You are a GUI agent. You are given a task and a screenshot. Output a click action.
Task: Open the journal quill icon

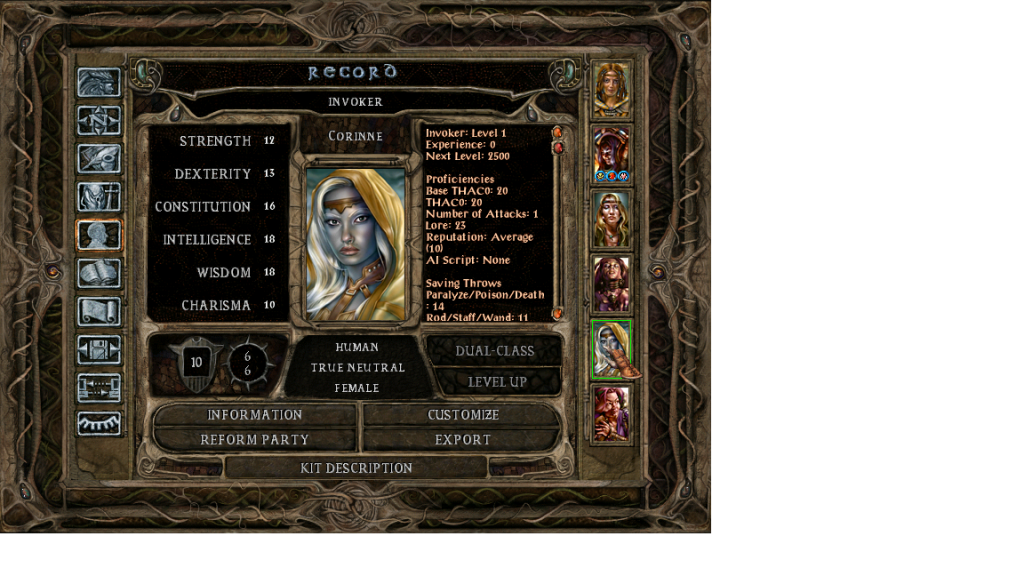99,158
